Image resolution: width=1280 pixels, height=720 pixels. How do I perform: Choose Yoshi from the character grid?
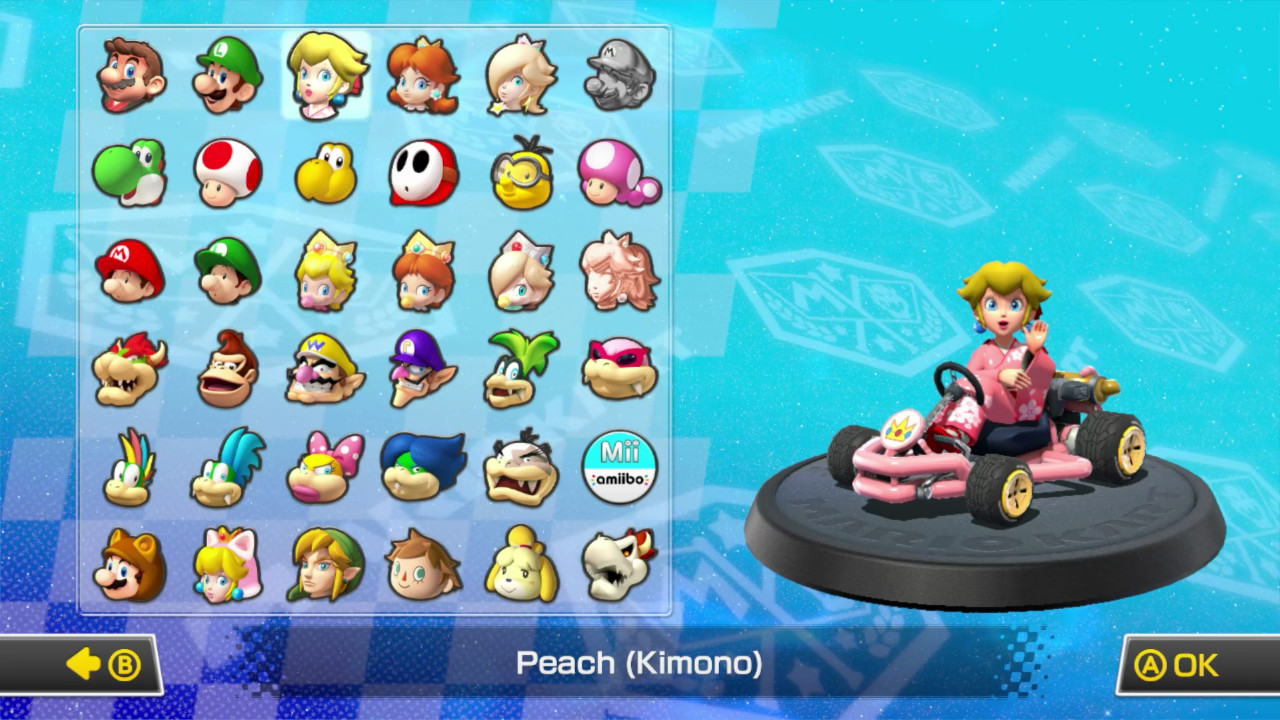tap(128, 170)
